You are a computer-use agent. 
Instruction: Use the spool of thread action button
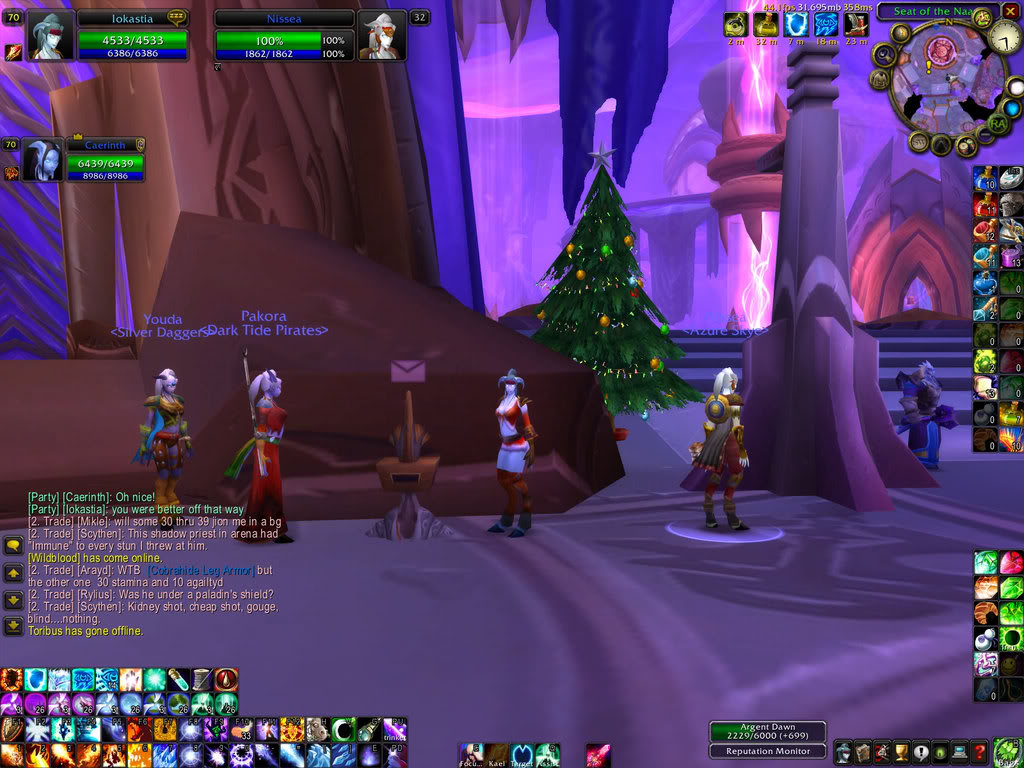tap(202, 680)
